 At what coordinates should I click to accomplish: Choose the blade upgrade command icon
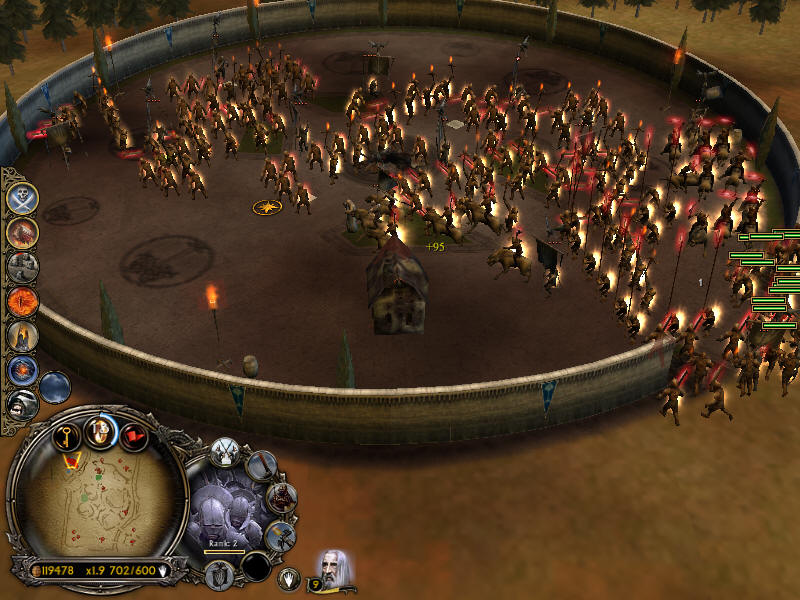click(x=263, y=464)
